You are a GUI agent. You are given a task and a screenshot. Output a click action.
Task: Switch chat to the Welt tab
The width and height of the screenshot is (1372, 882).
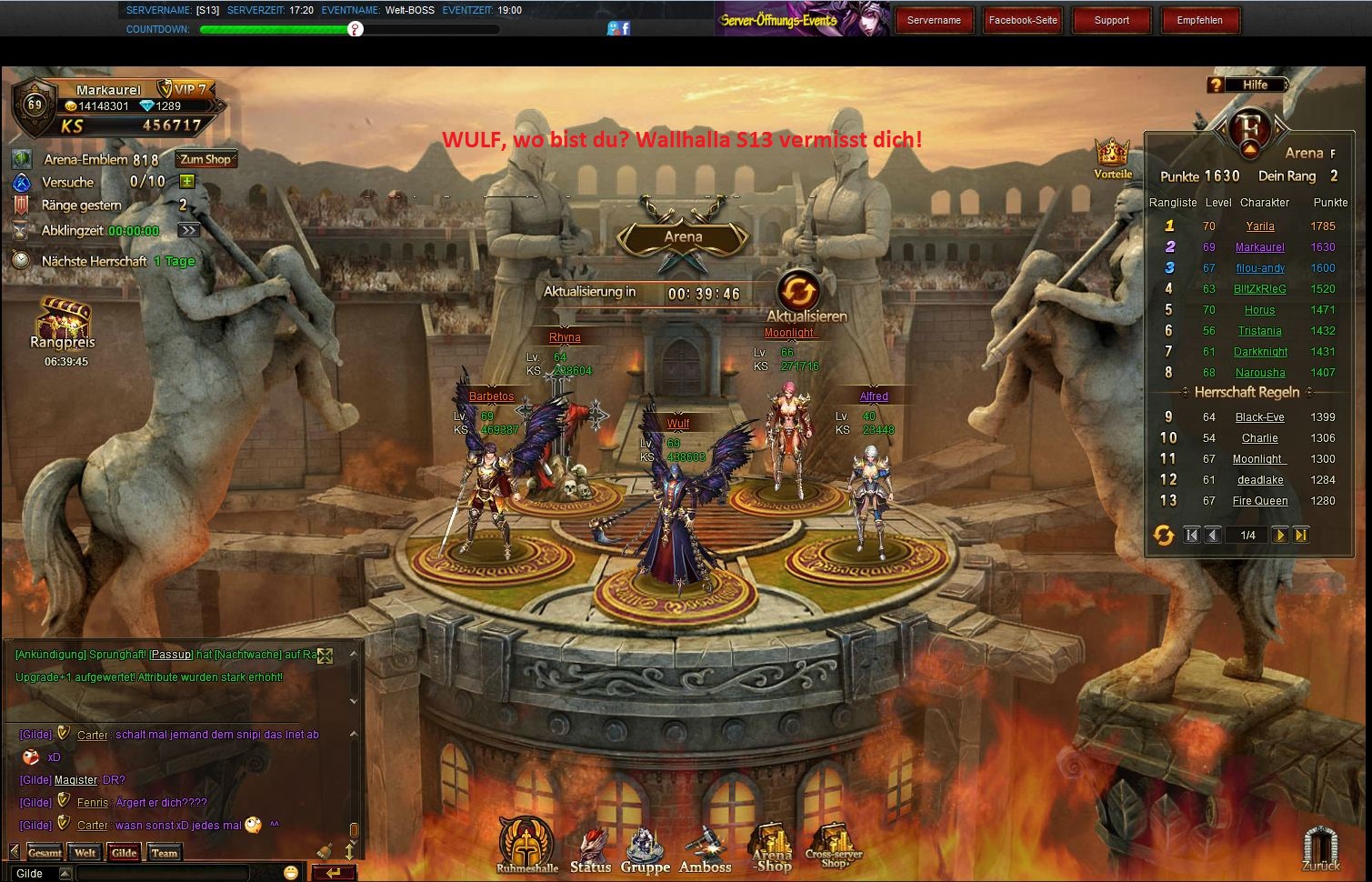point(85,853)
